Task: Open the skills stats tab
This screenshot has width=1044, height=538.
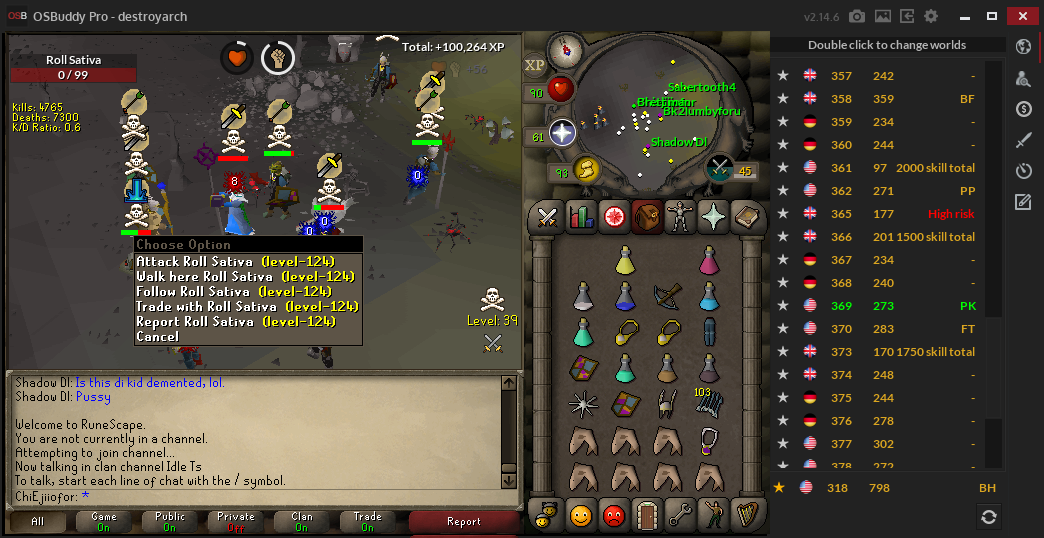Action: [581, 216]
